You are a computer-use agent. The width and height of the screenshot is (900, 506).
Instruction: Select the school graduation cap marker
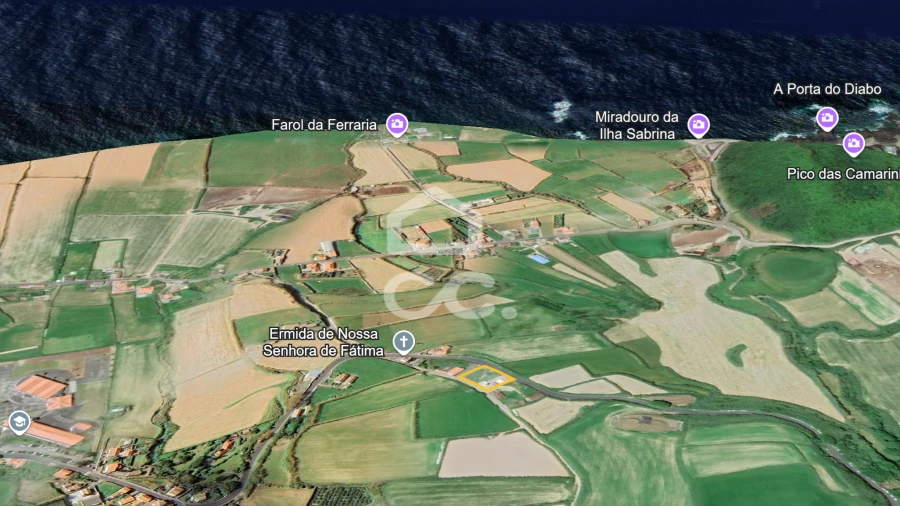coord(19,422)
